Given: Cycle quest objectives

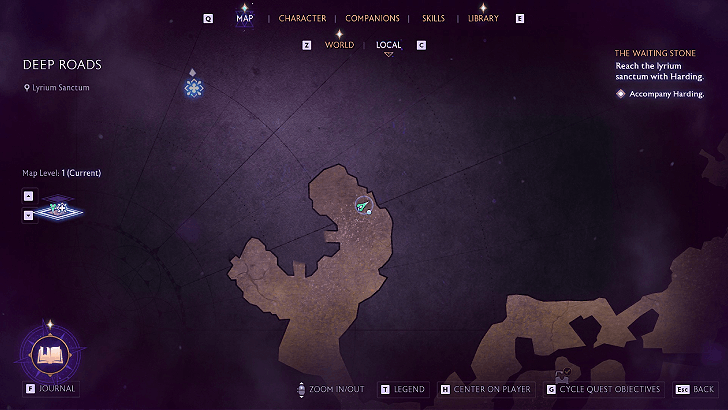Looking at the screenshot, I should pos(603,389).
